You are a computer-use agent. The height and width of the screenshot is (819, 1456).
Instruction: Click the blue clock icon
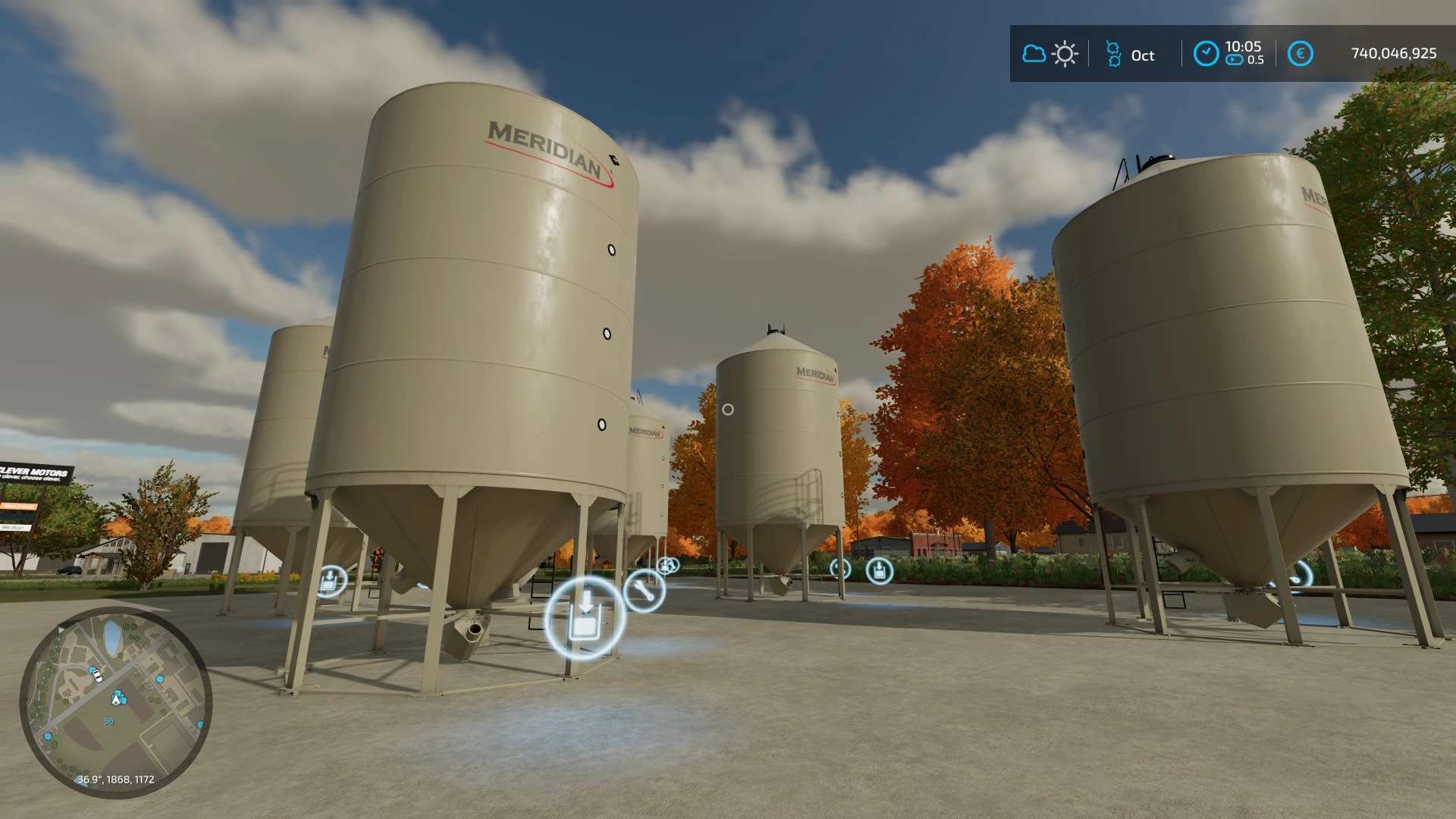pos(1206,54)
